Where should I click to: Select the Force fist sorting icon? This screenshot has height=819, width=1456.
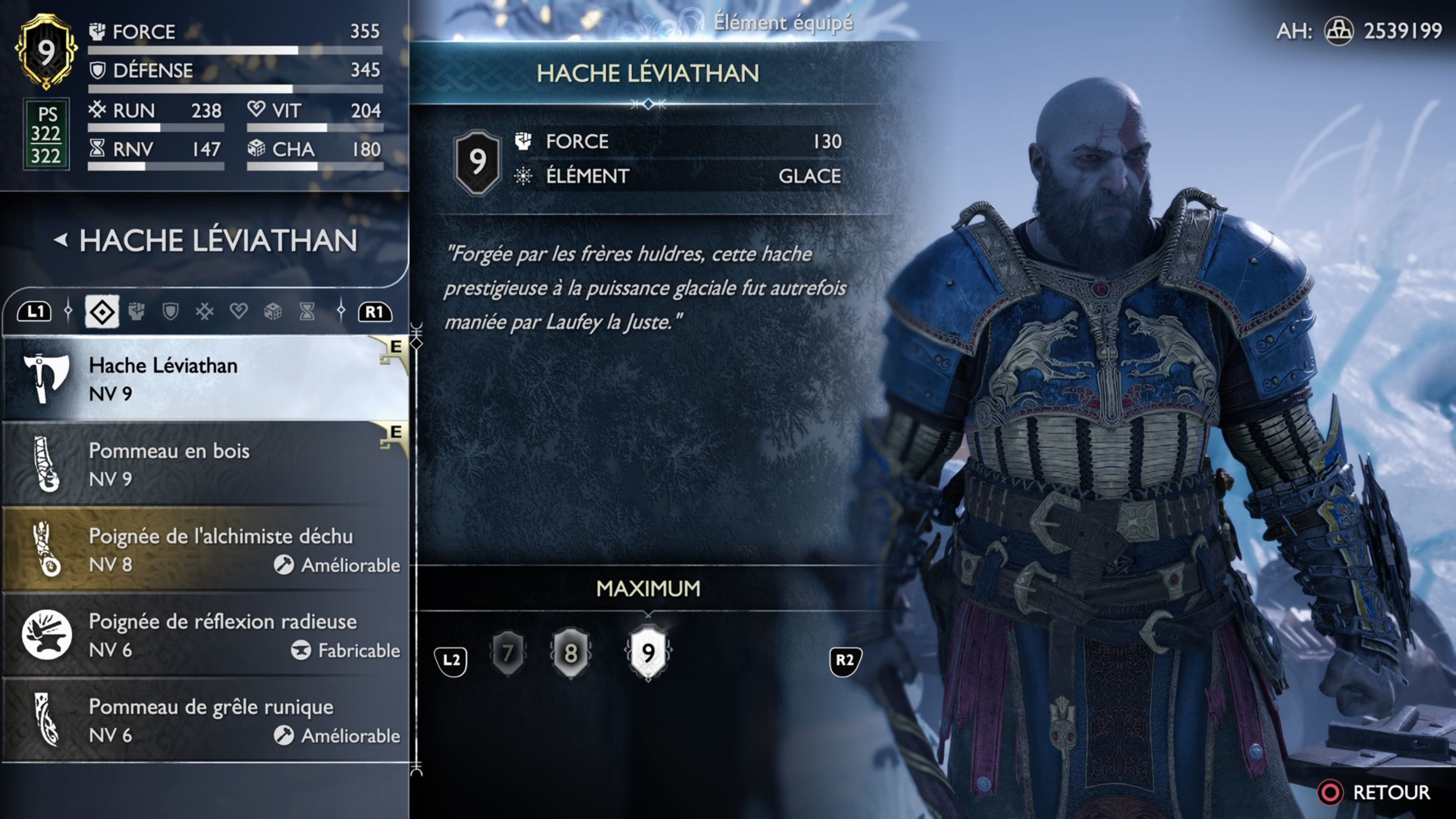(x=137, y=311)
